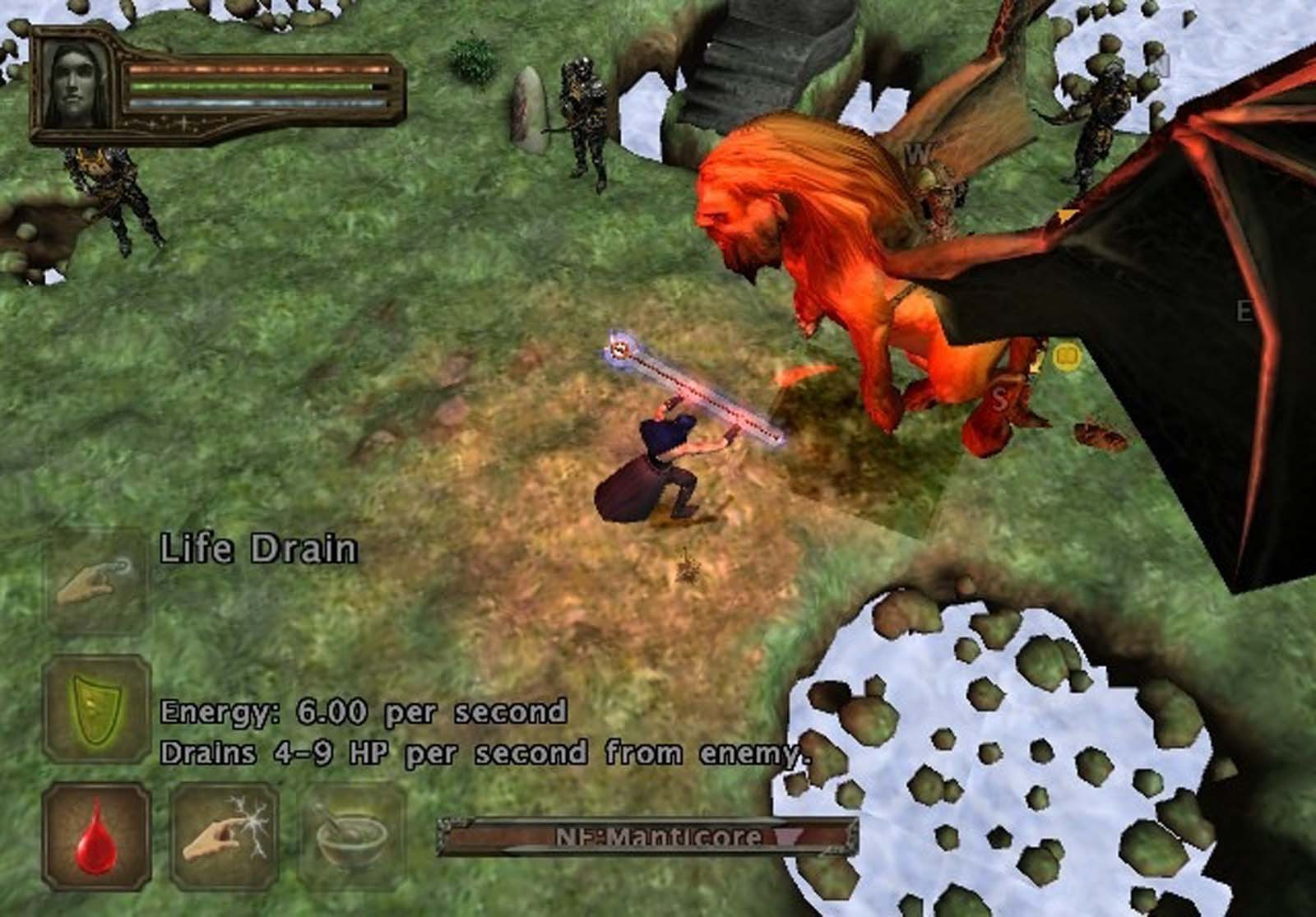The width and height of the screenshot is (1316, 917).
Task: Click the Life Drain spell name label
Action: click(258, 548)
